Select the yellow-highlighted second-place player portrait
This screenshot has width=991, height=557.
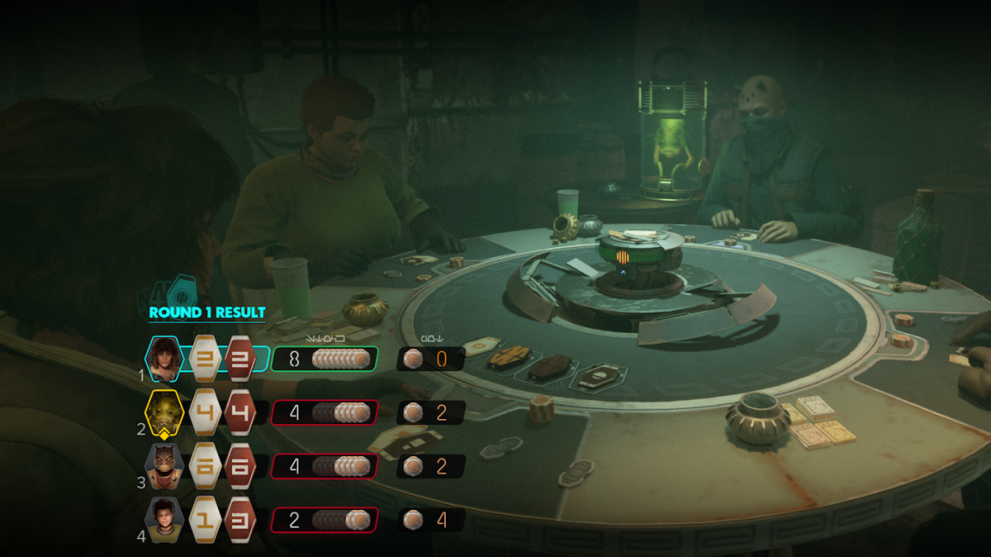165,411
